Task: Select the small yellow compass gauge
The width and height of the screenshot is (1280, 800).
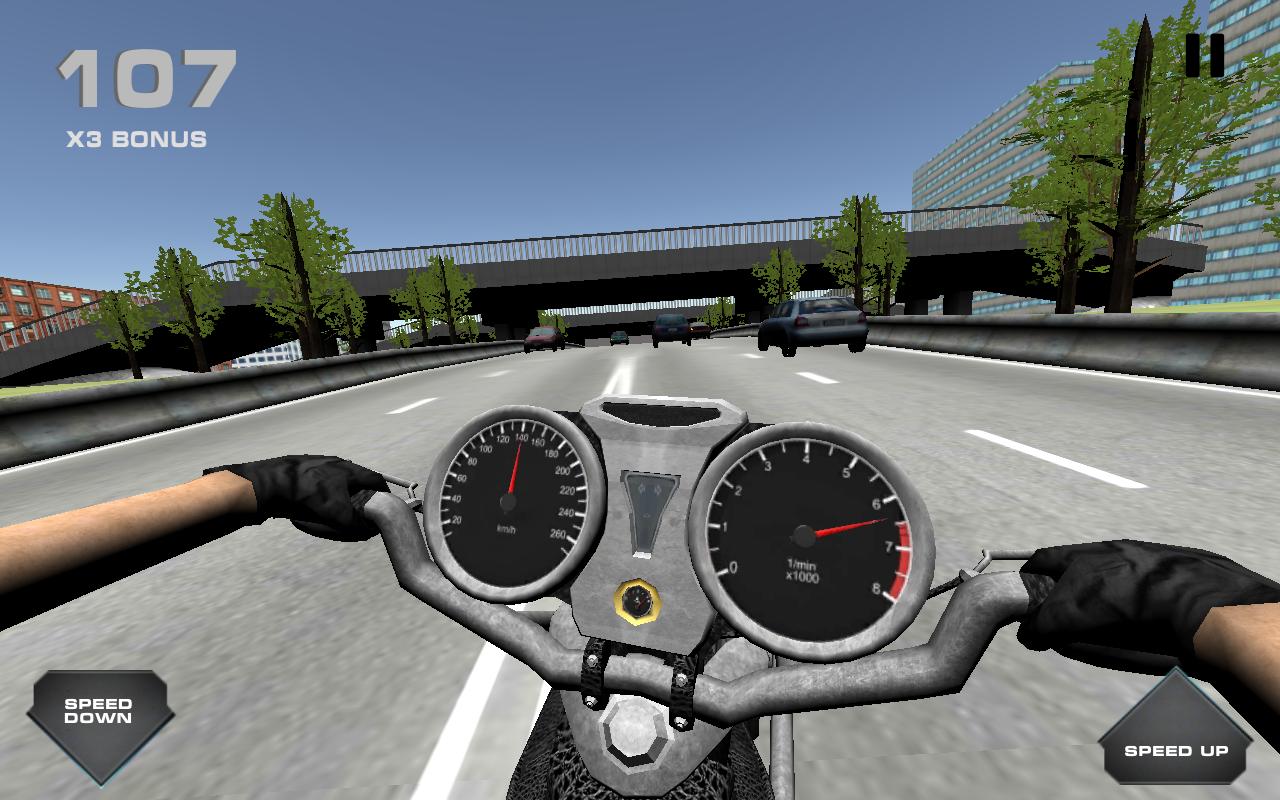Action: 637,601
